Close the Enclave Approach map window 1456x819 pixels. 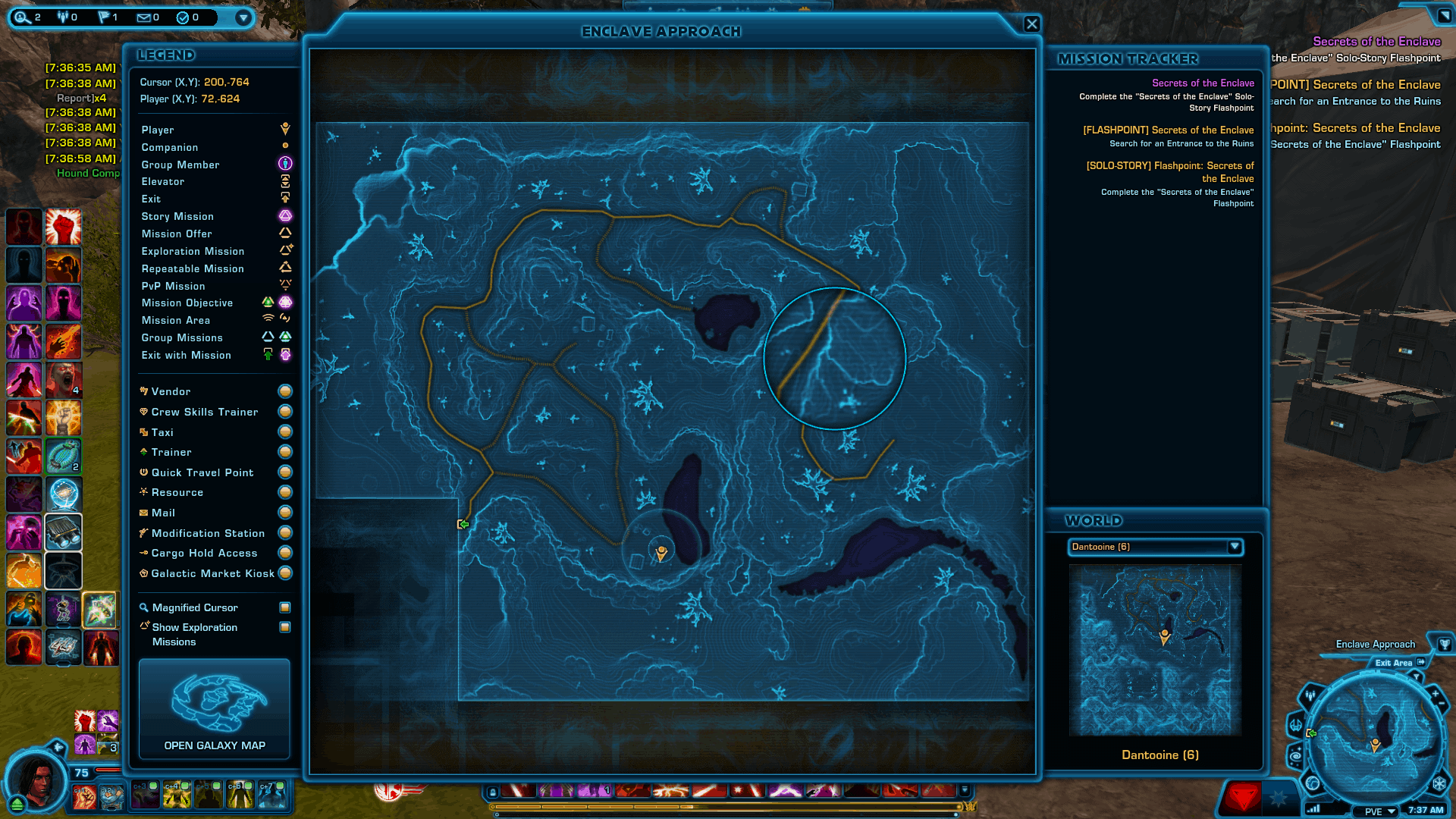[1031, 24]
